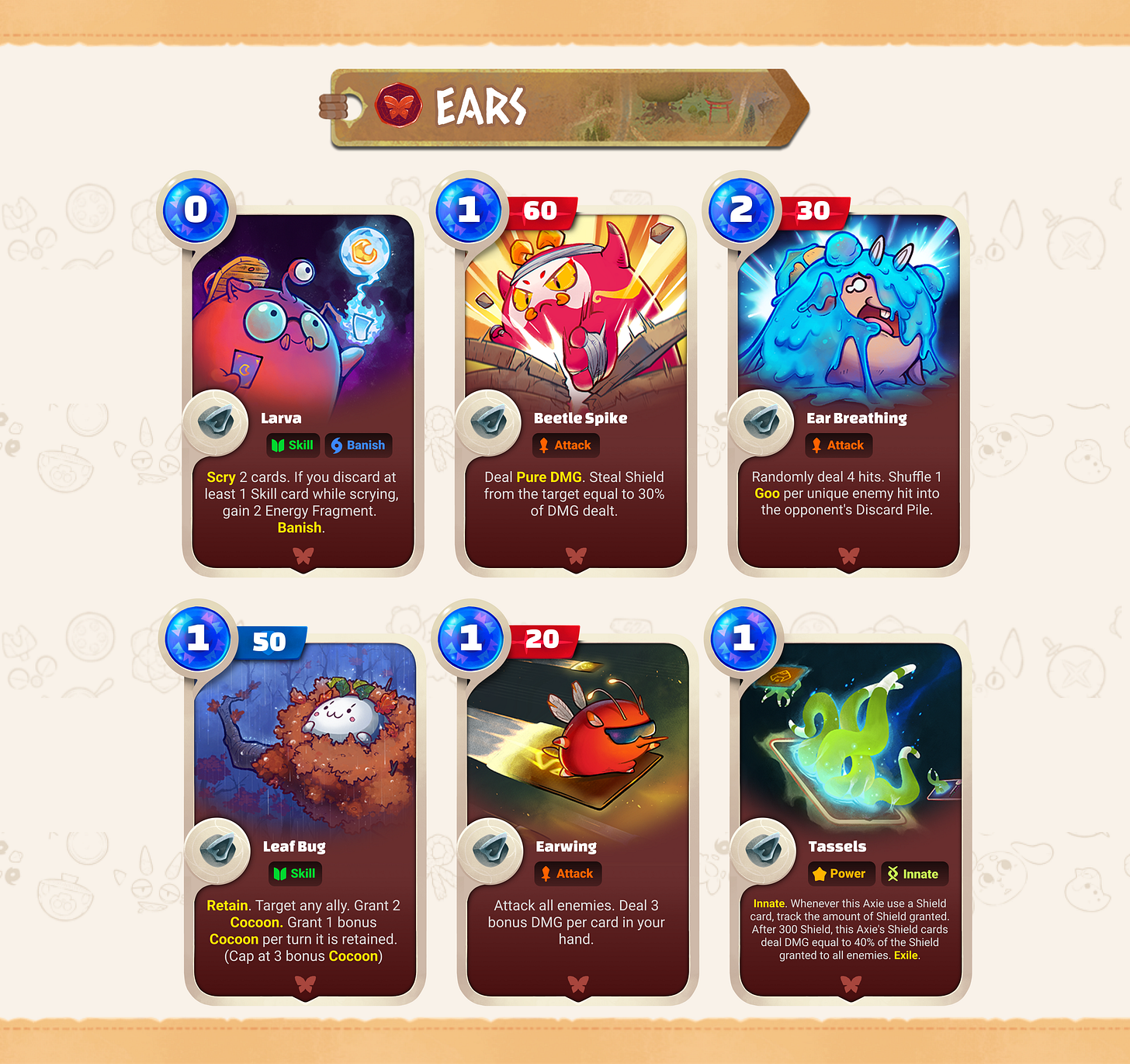Click the Larva card name

pyautogui.click(x=281, y=418)
